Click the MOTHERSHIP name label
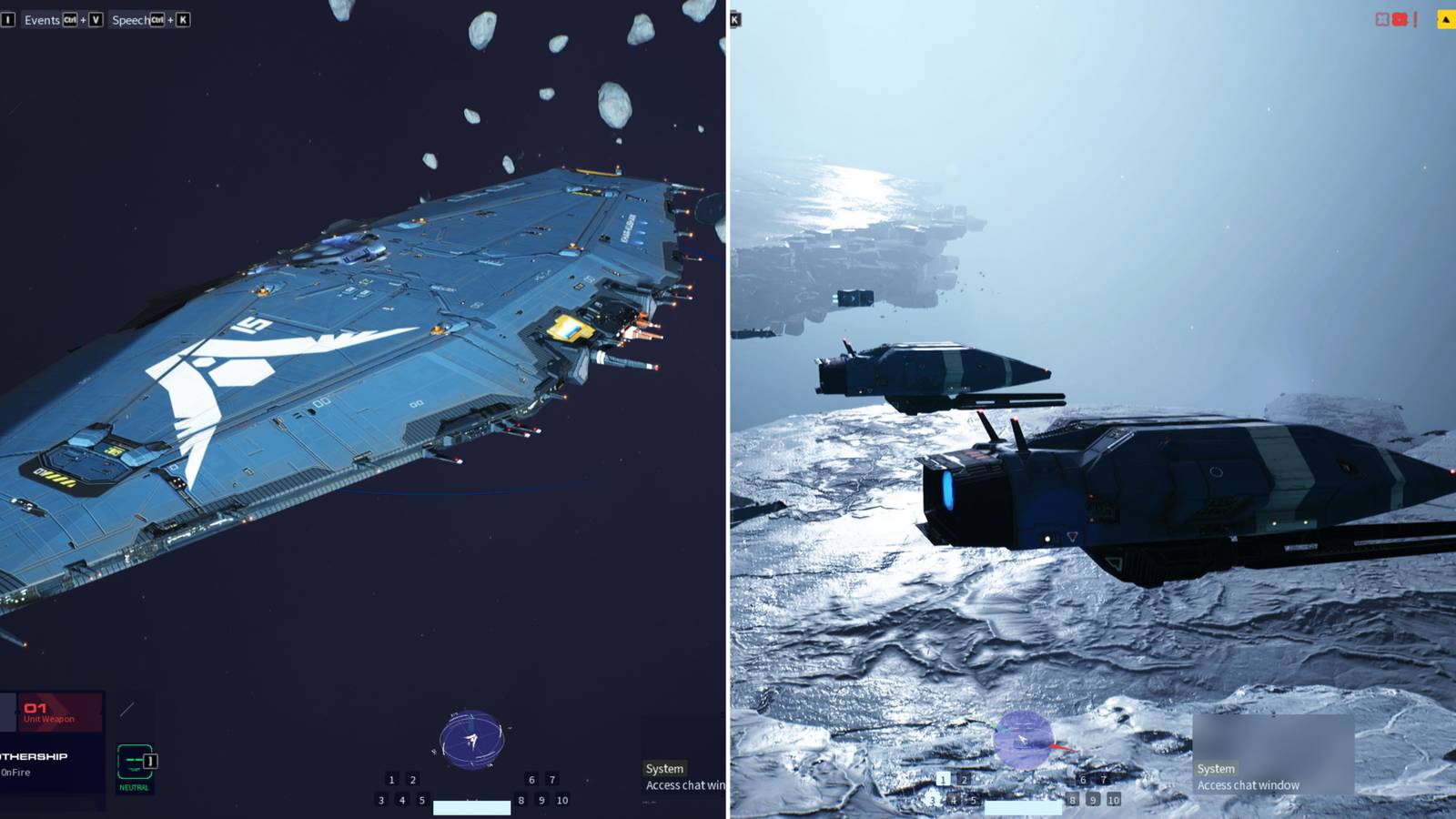 pyautogui.click(x=35, y=755)
